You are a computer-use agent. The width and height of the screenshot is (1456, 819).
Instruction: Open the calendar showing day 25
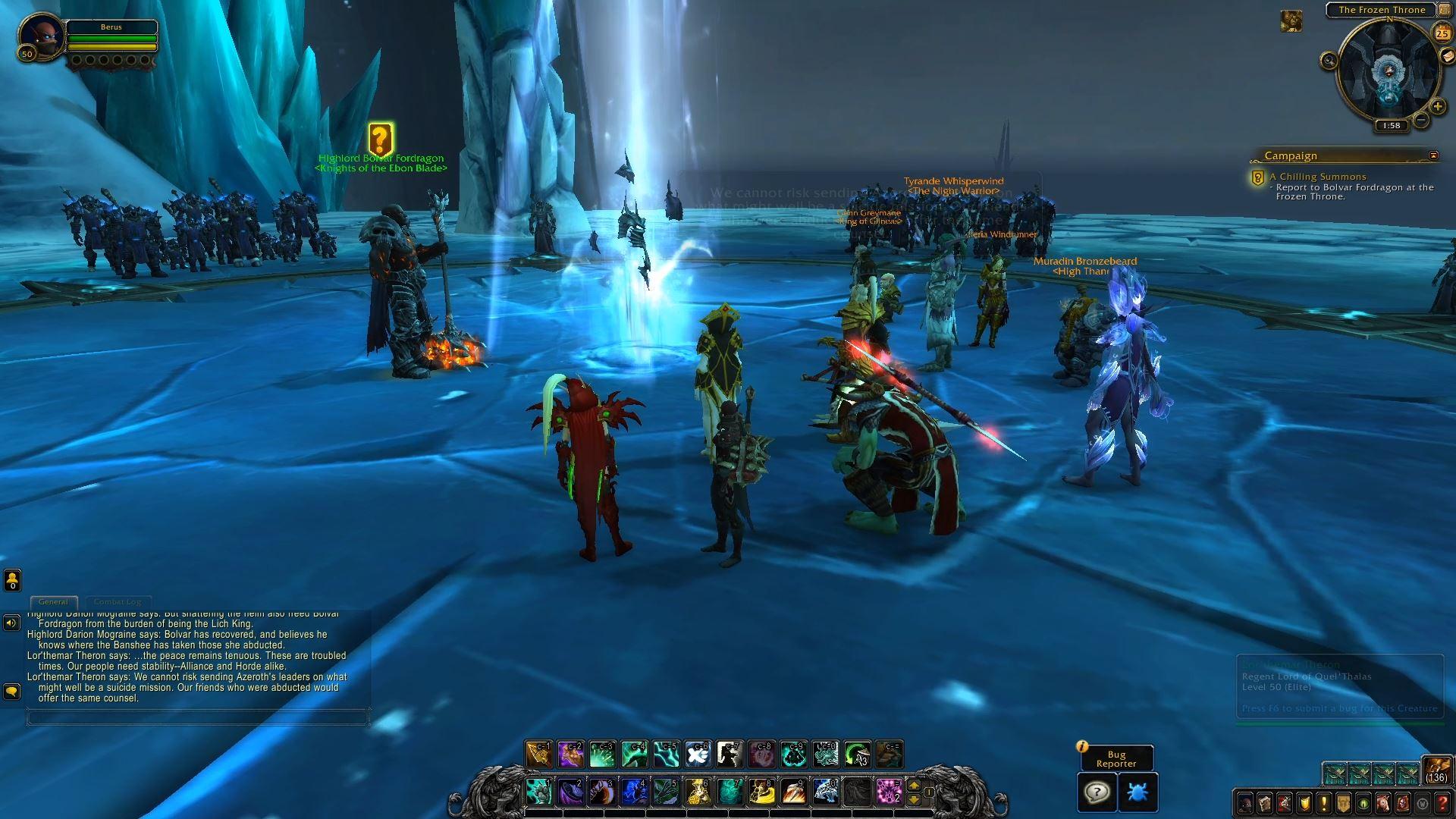1442,33
